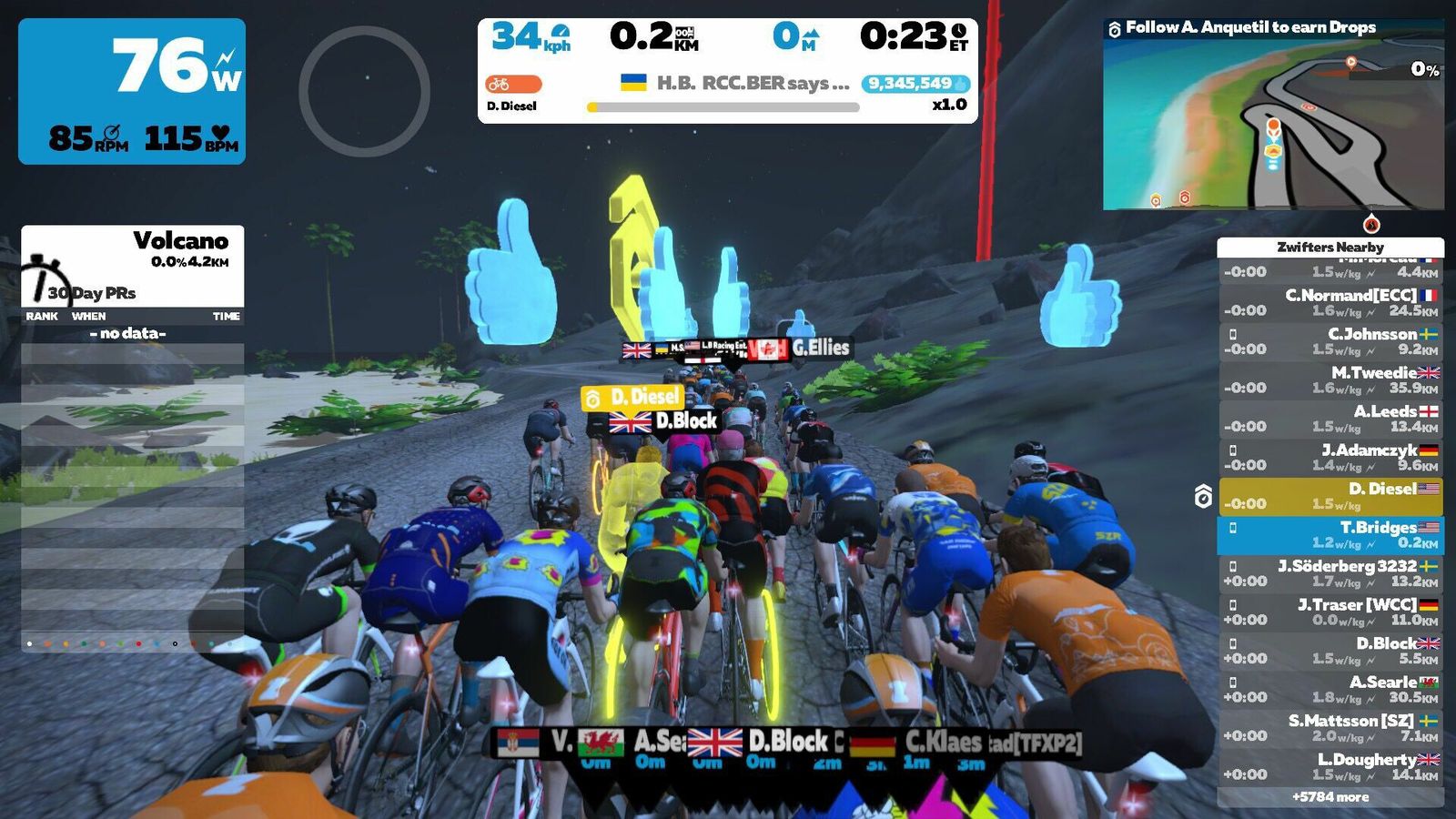Select C.Normand[ECC] in Zwifters Nearby
Viewport: 1456px width, 819px height.
pos(1330,302)
